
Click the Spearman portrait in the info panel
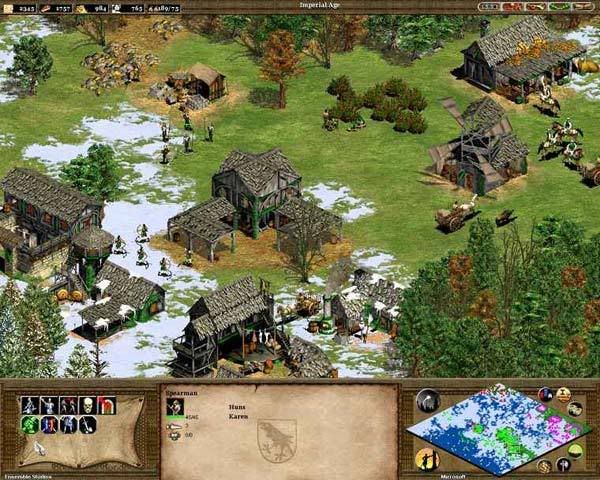176,407
